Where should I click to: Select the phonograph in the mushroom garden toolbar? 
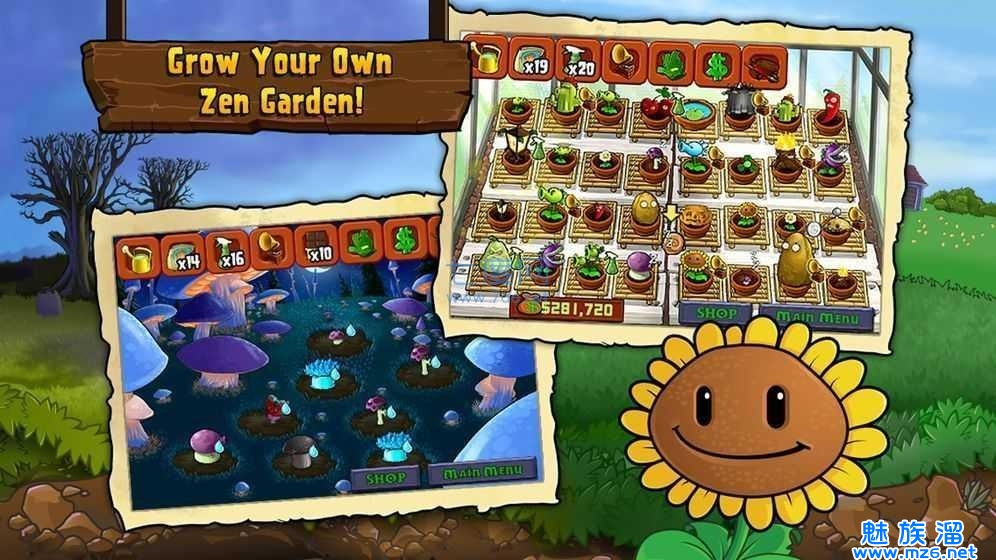[272, 247]
